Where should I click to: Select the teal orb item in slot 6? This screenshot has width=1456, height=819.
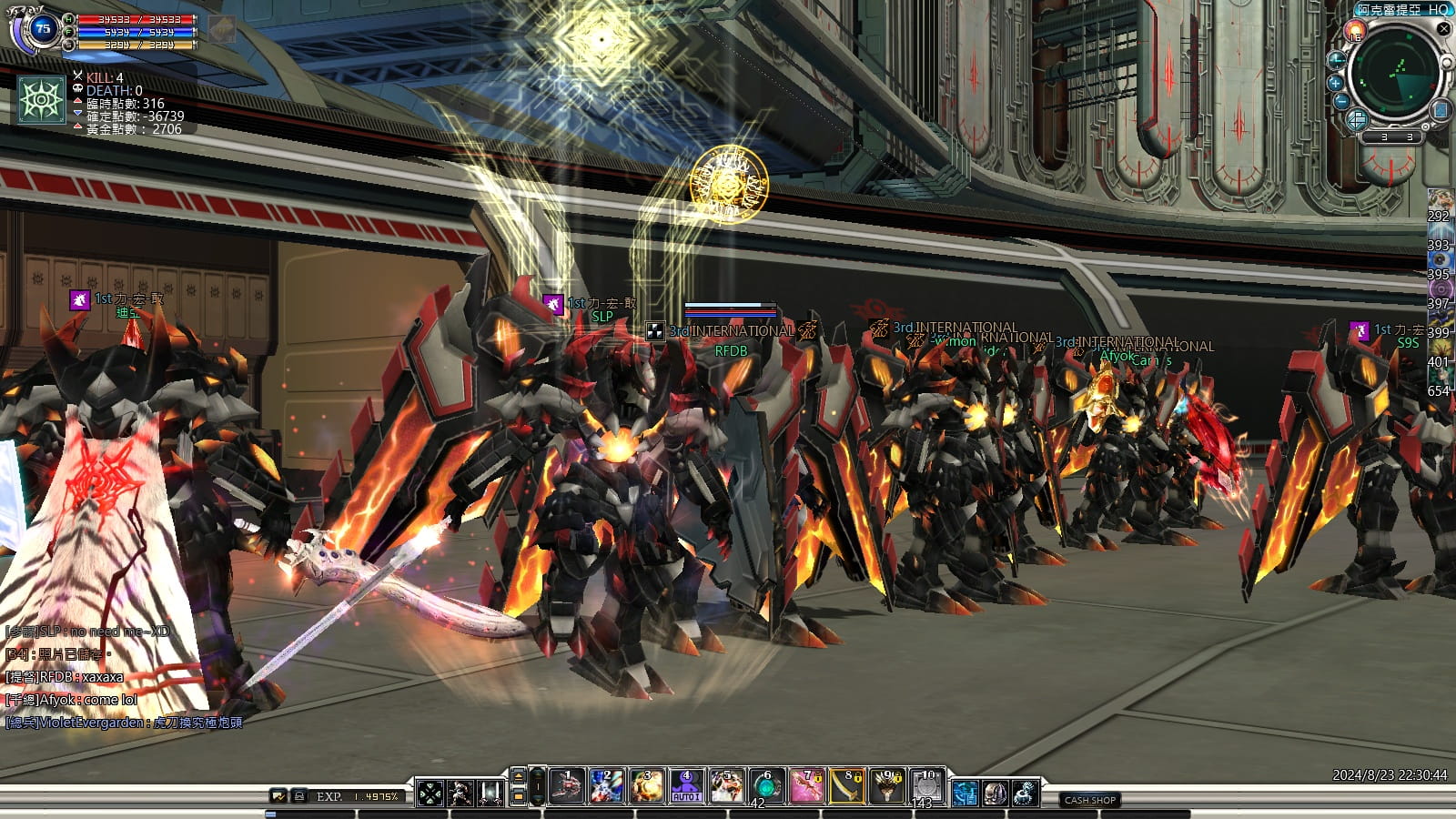pos(766,787)
